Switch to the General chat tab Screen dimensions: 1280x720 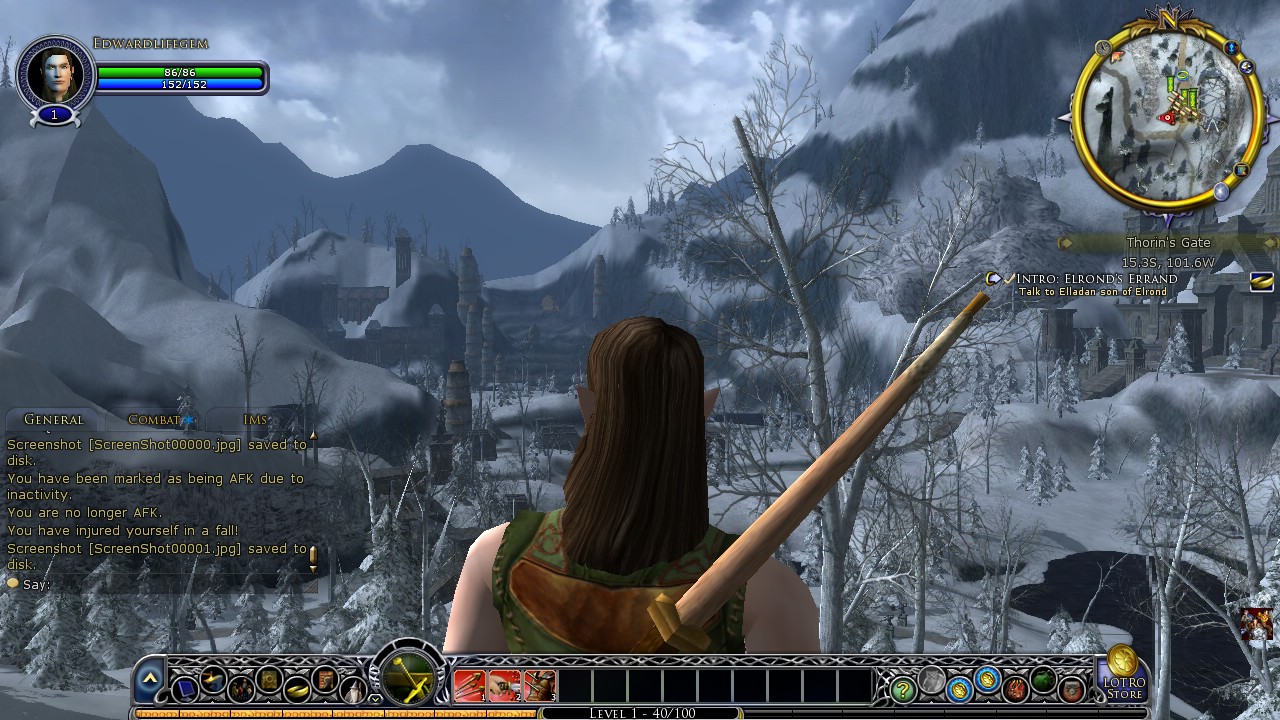(53, 420)
